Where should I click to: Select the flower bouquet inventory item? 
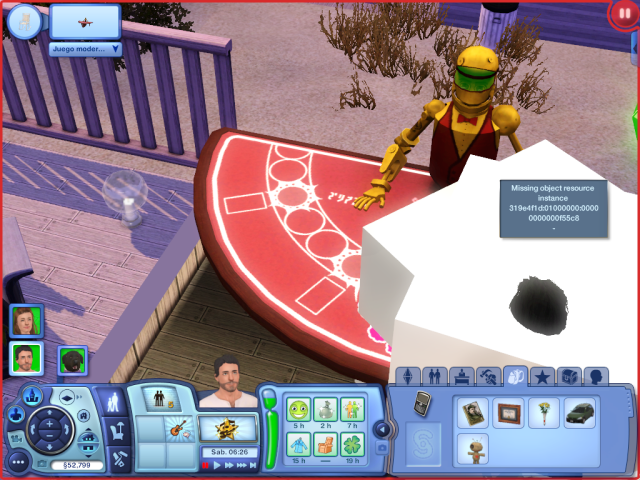[546, 413]
